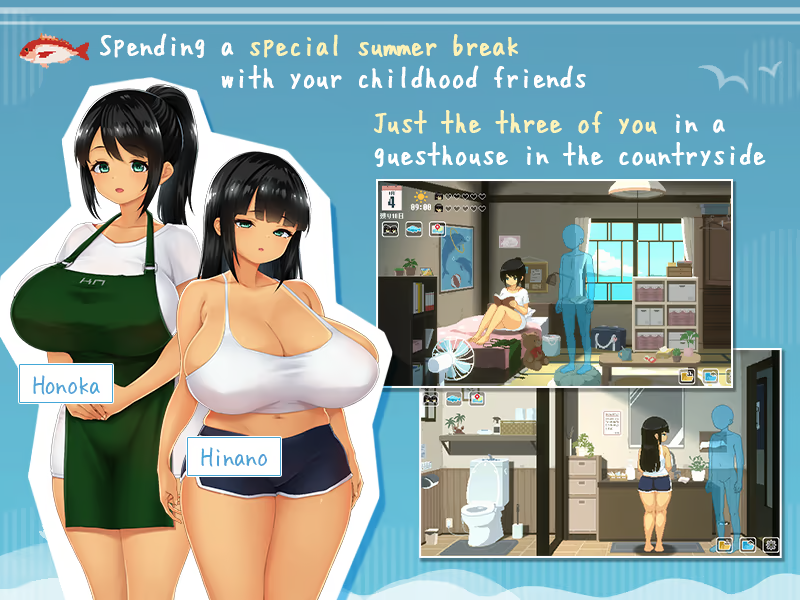The image size is (800, 600).
Task: Click the blue folder icon in the bedroom screenshot
Action: coord(710,377)
